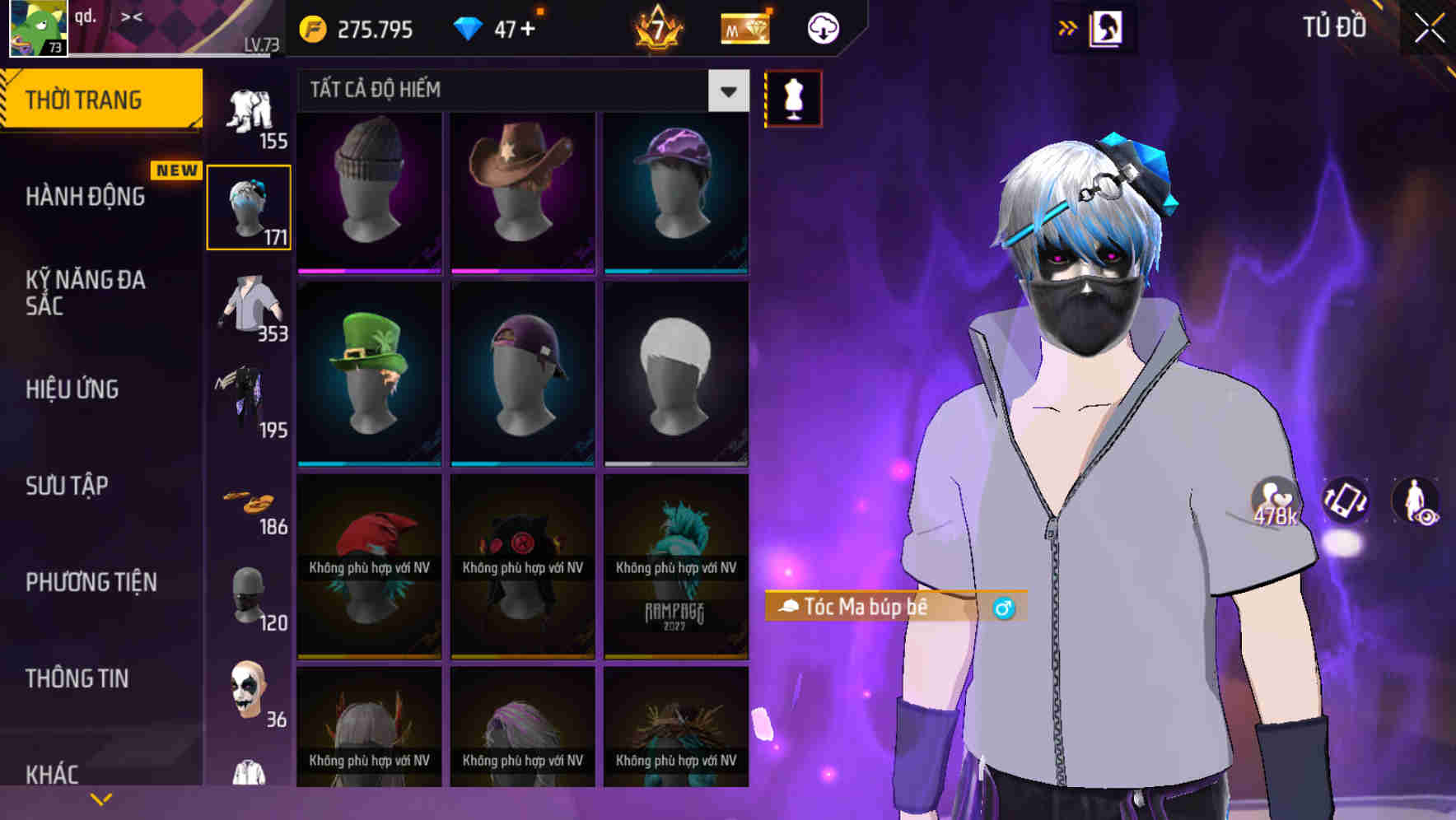This screenshot has height=820, width=1456.
Task: Click the double-arrow expander near top right
Action: [x=1068, y=27]
